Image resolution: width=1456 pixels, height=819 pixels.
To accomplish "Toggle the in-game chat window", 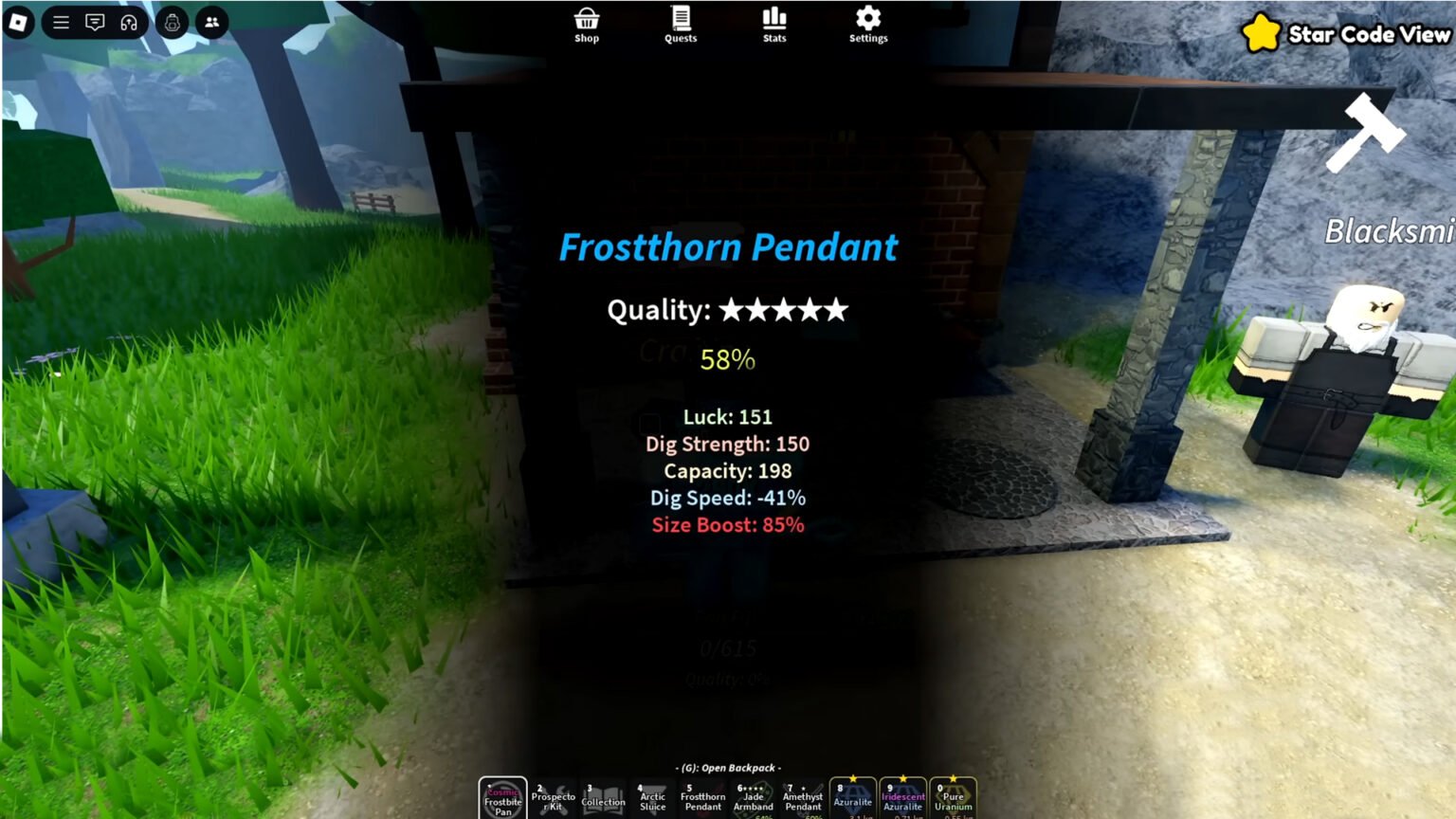I will [95, 22].
